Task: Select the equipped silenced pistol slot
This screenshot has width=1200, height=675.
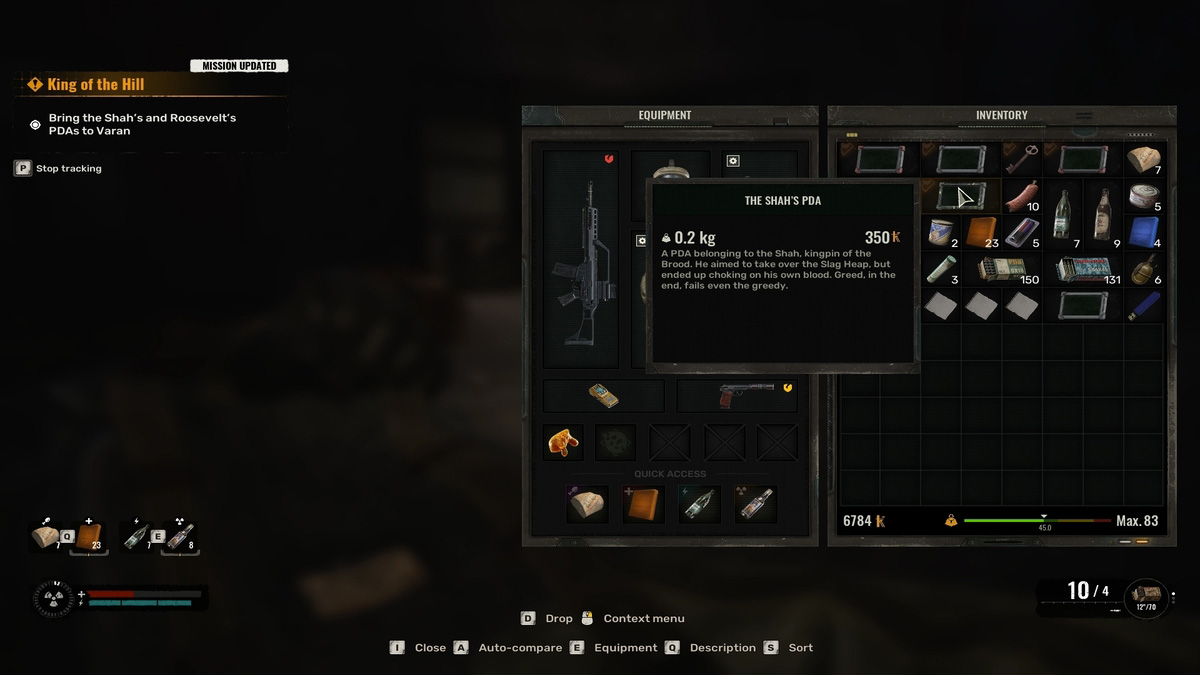Action: pos(737,395)
